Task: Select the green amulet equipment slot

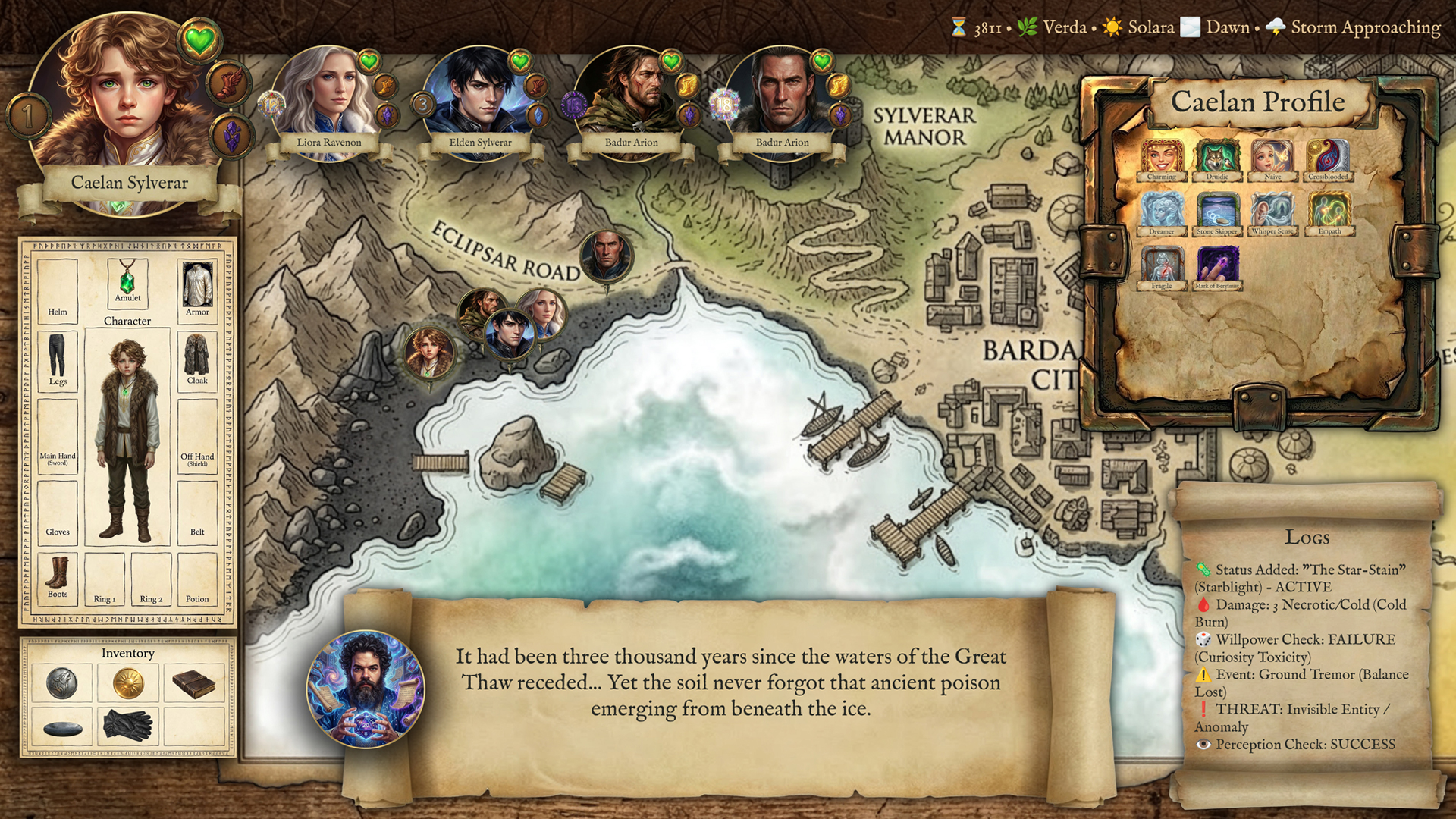Action: [x=127, y=281]
